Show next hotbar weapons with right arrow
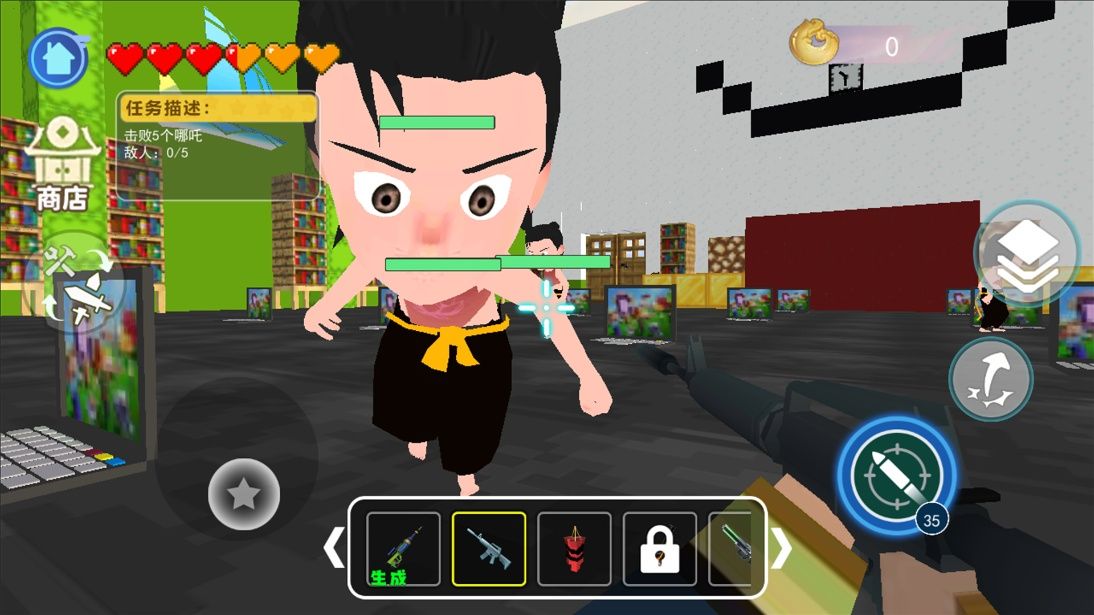This screenshot has width=1094, height=615. pyautogui.click(x=781, y=548)
